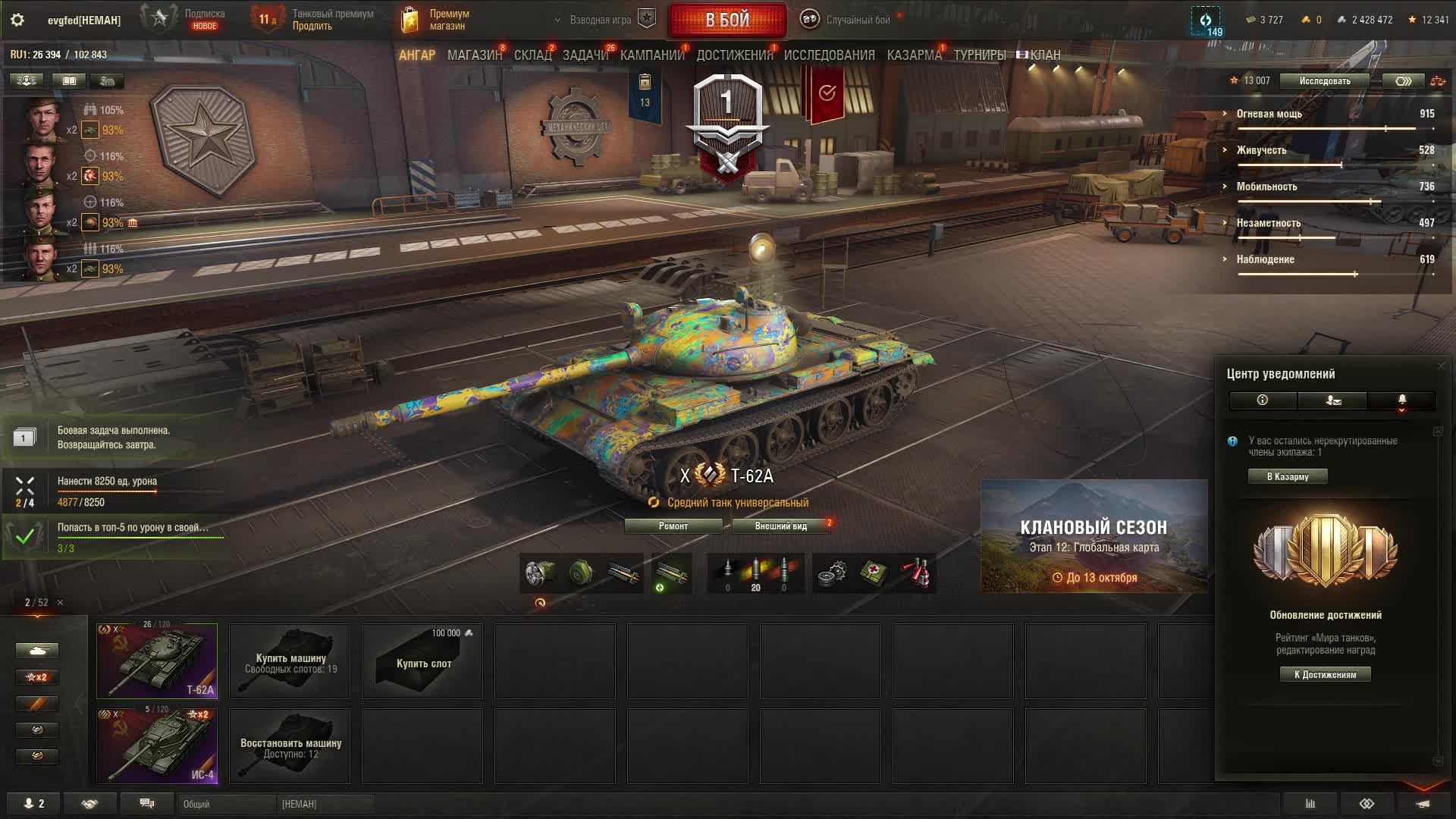
Task: Switch to the КАЗАРМА tab
Action: coord(914,55)
